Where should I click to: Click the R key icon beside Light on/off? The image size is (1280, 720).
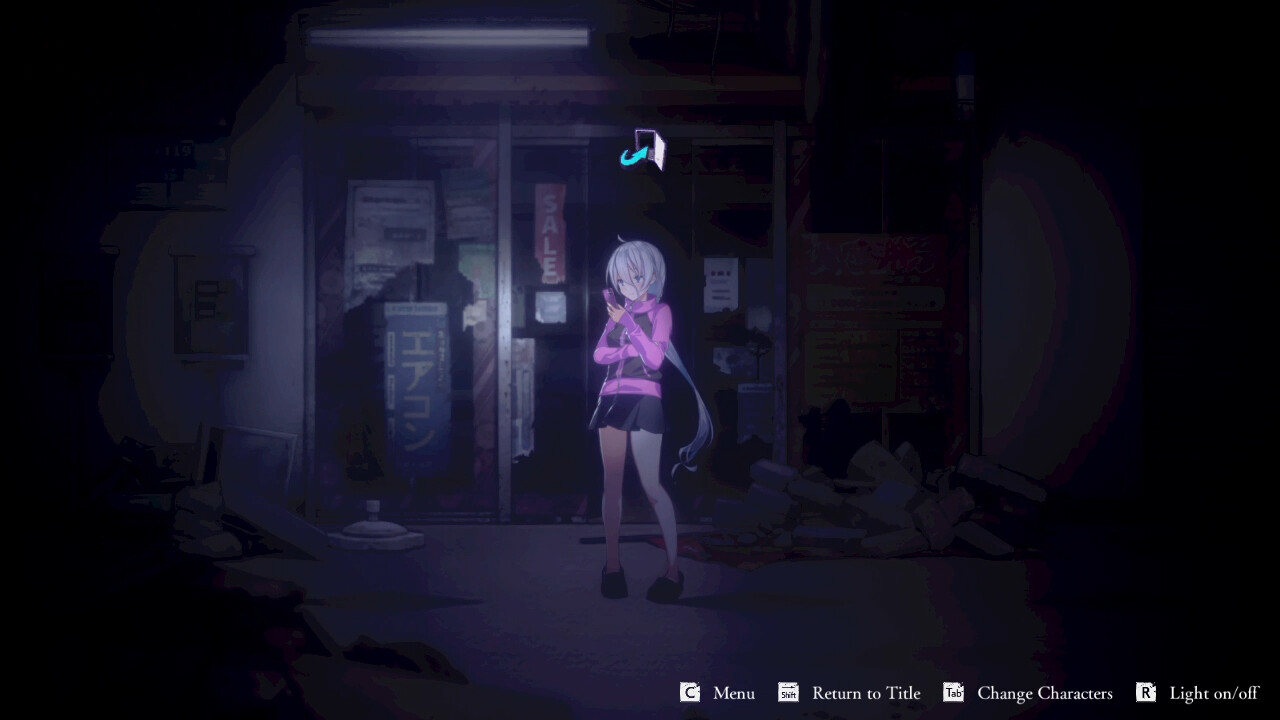1148,692
